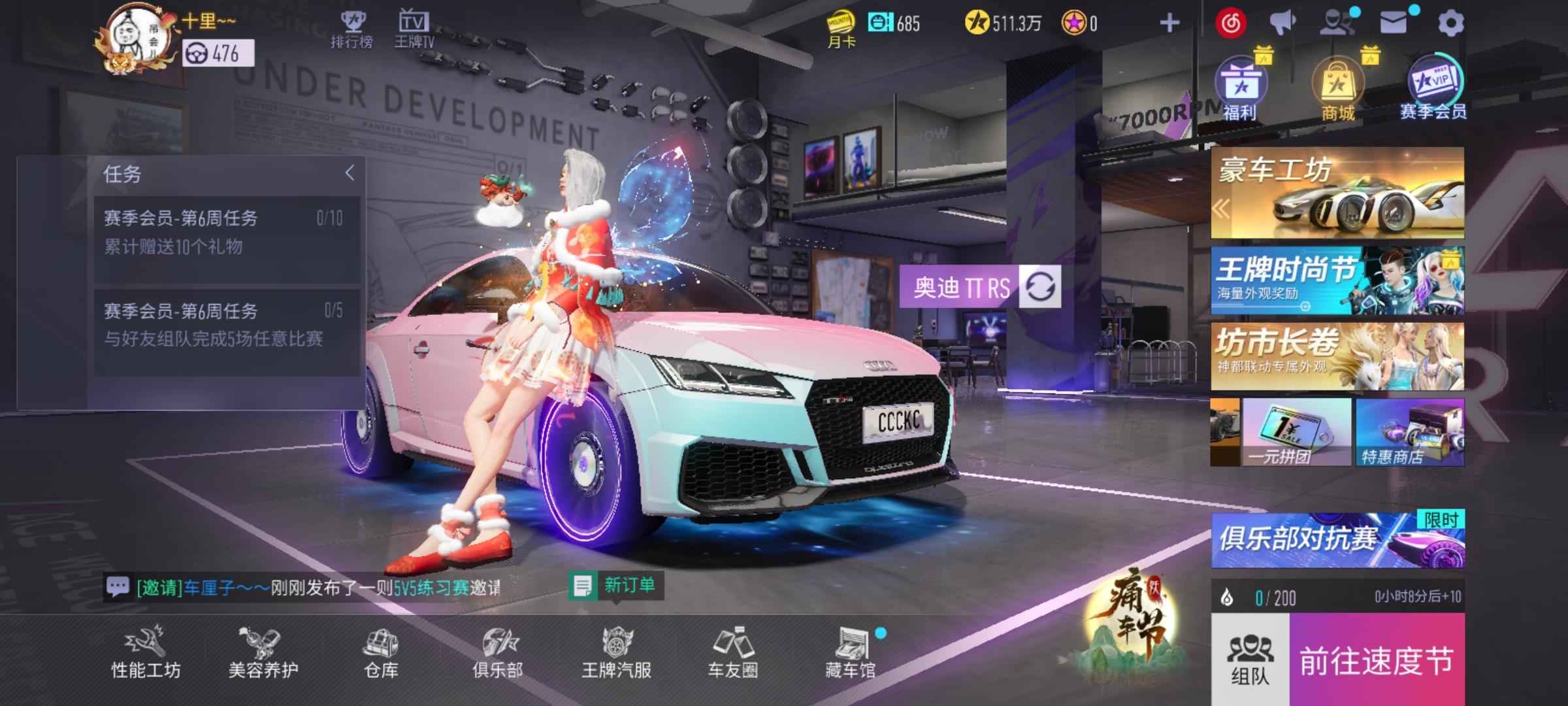
Task: Enter the 俱乐部对抗赛 limited event
Action: point(1337,540)
